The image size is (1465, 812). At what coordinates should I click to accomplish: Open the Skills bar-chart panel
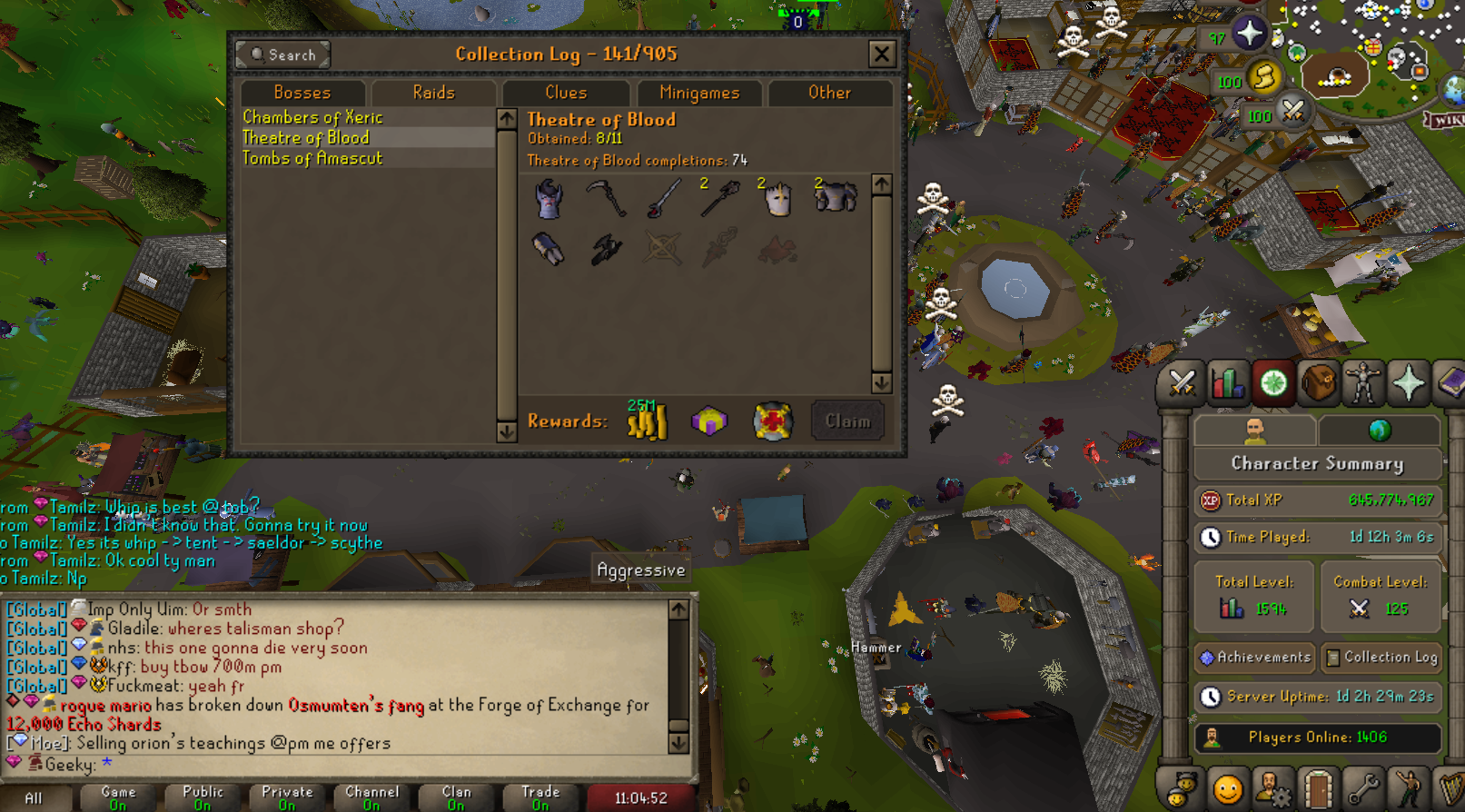pos(1226,382)
